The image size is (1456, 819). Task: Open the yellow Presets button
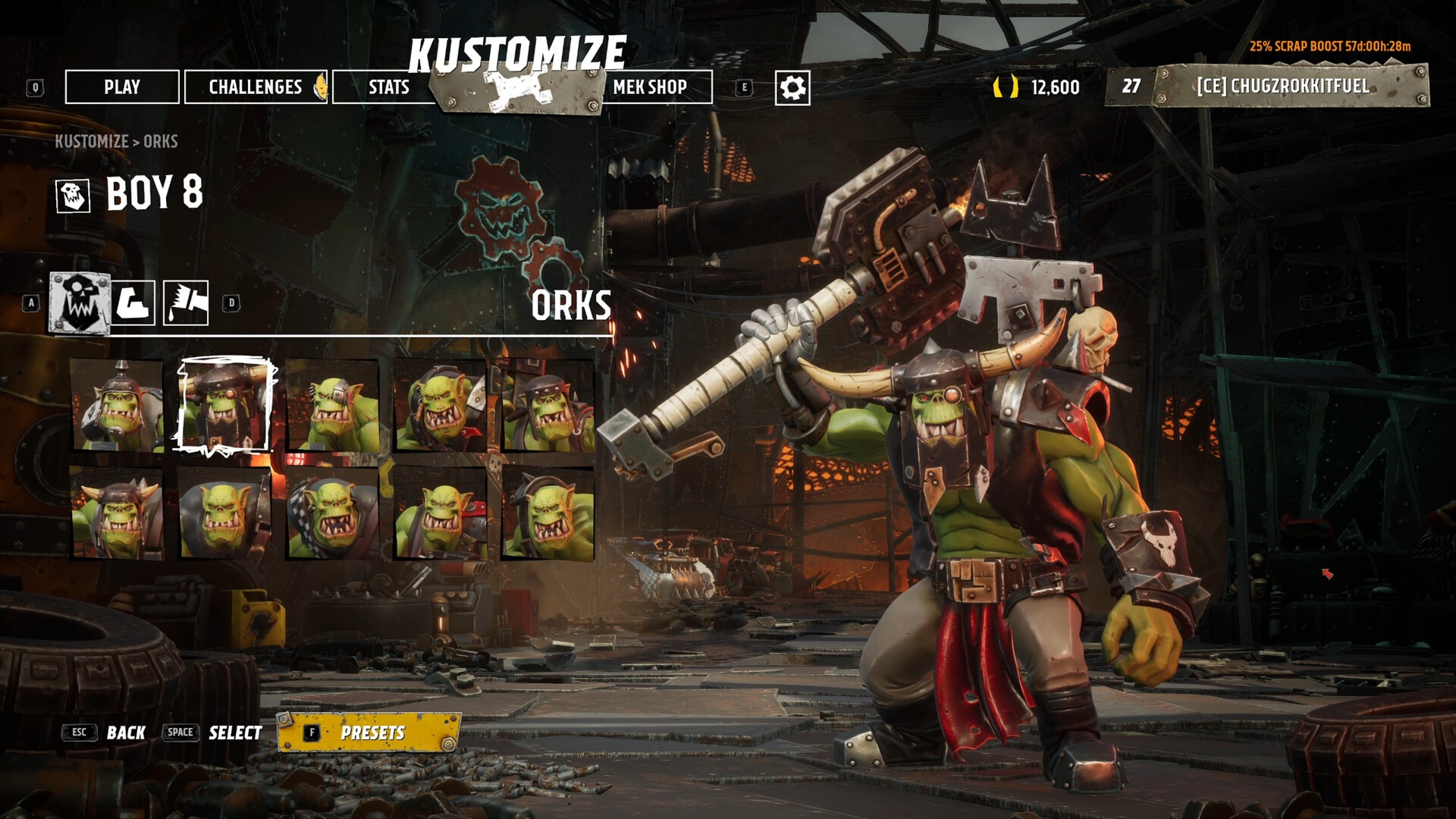tap(370, 733)
